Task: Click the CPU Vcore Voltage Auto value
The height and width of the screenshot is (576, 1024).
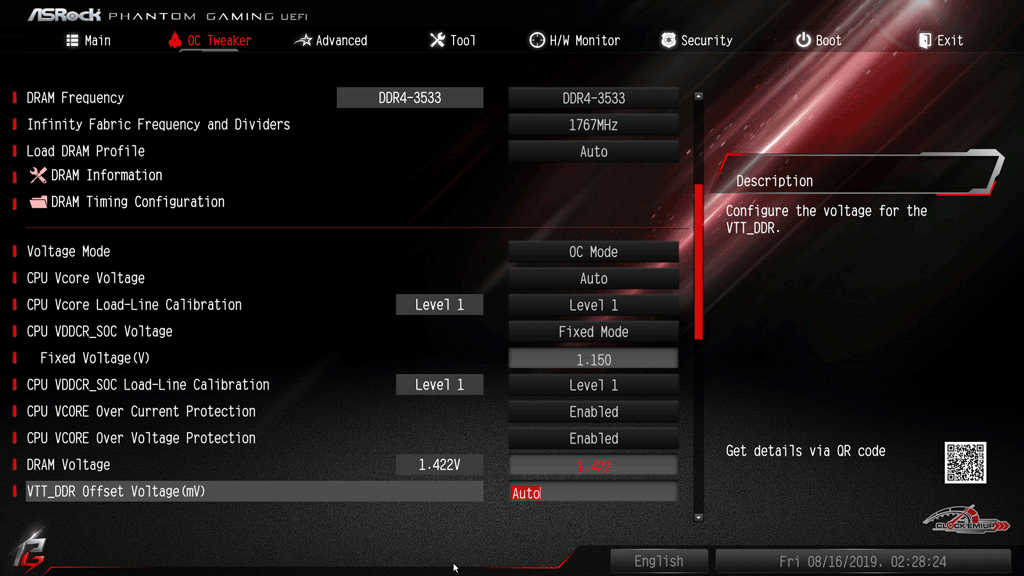Action: (x=593, y=279)
